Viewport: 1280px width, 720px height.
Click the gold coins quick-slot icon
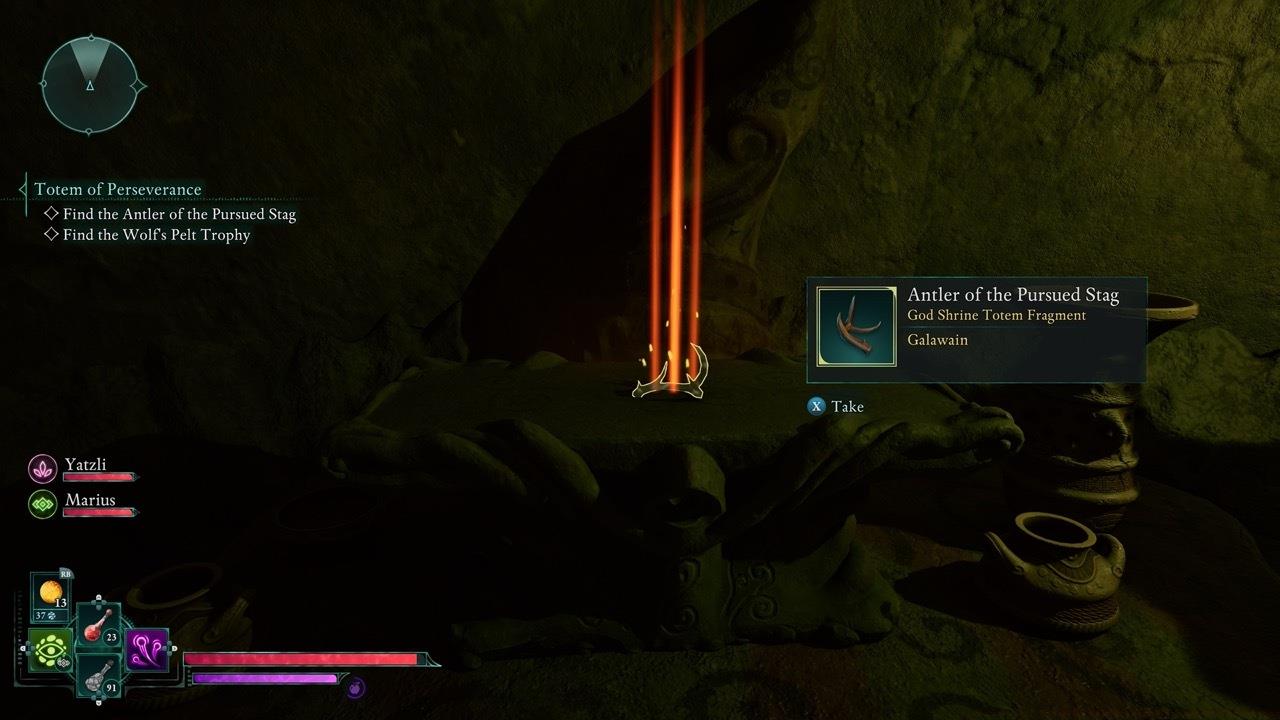point(51,591)
